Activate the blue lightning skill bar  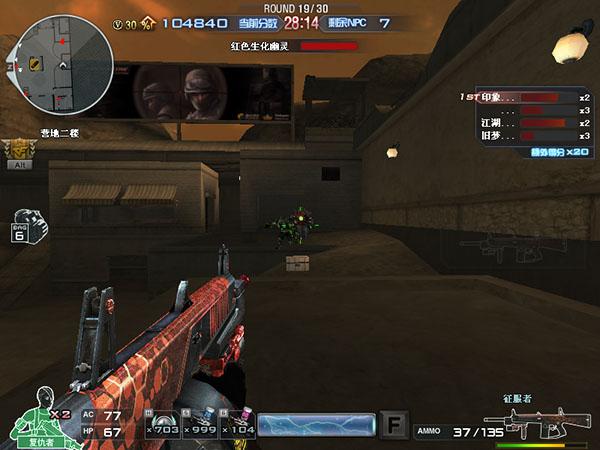[x=316, y=425]
